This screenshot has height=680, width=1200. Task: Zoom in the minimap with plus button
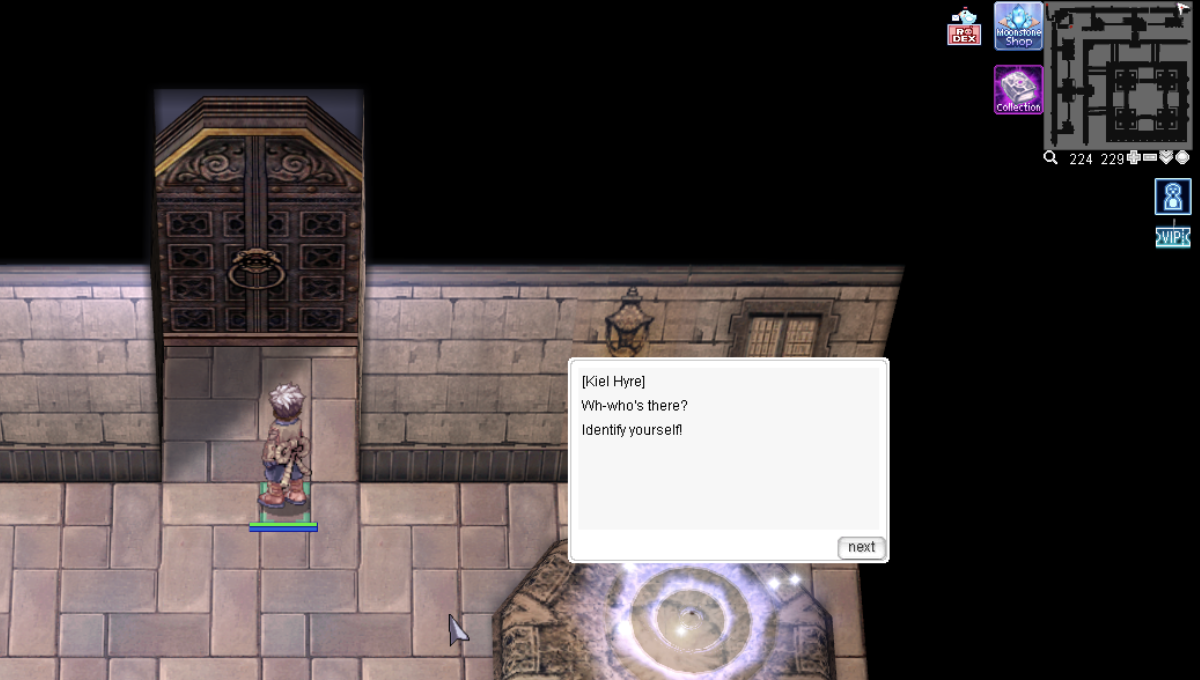(x=1134, y=158)
